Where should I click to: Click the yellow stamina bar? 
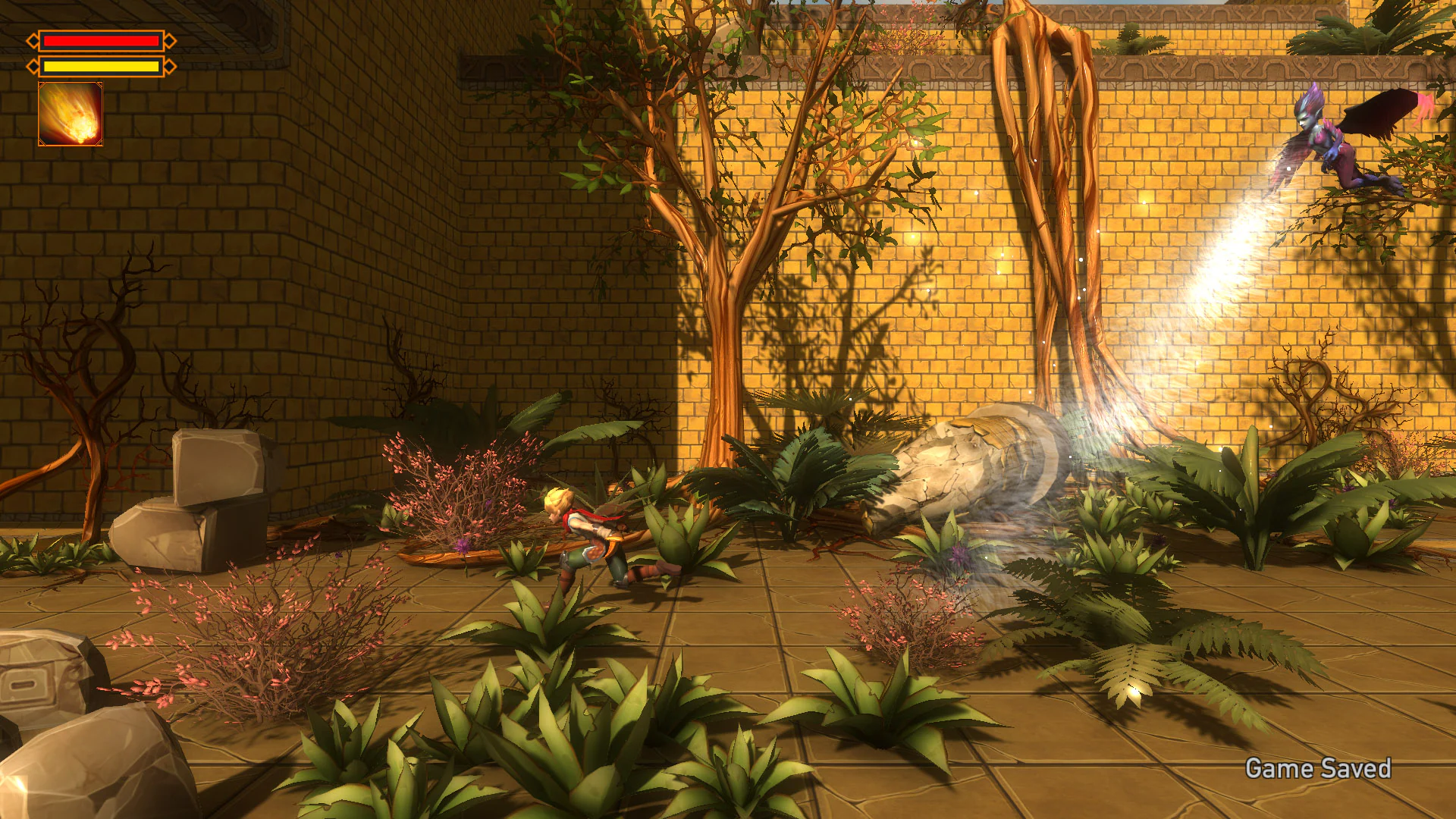click(100, 66)
